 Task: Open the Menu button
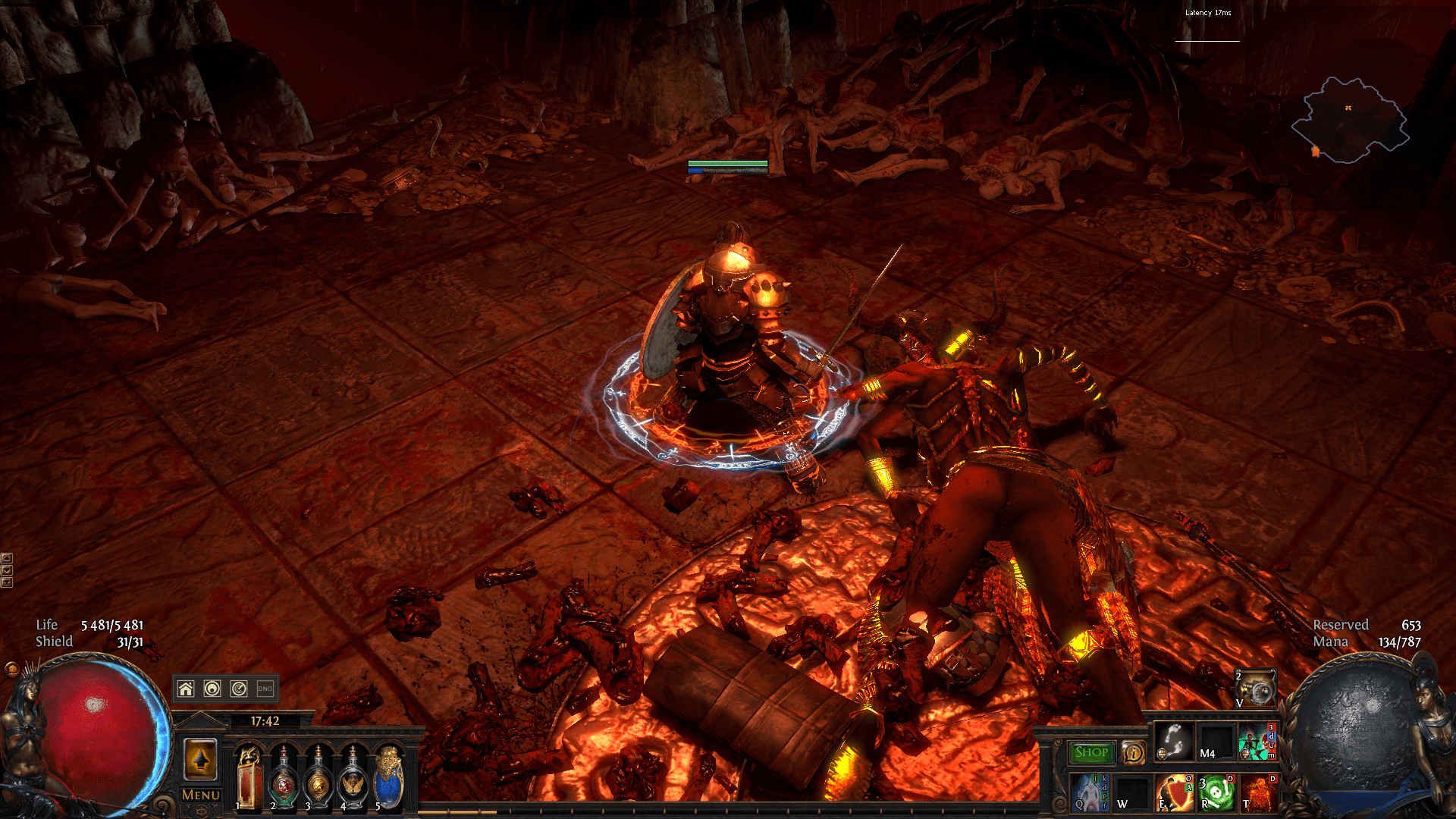coord(200,795)
